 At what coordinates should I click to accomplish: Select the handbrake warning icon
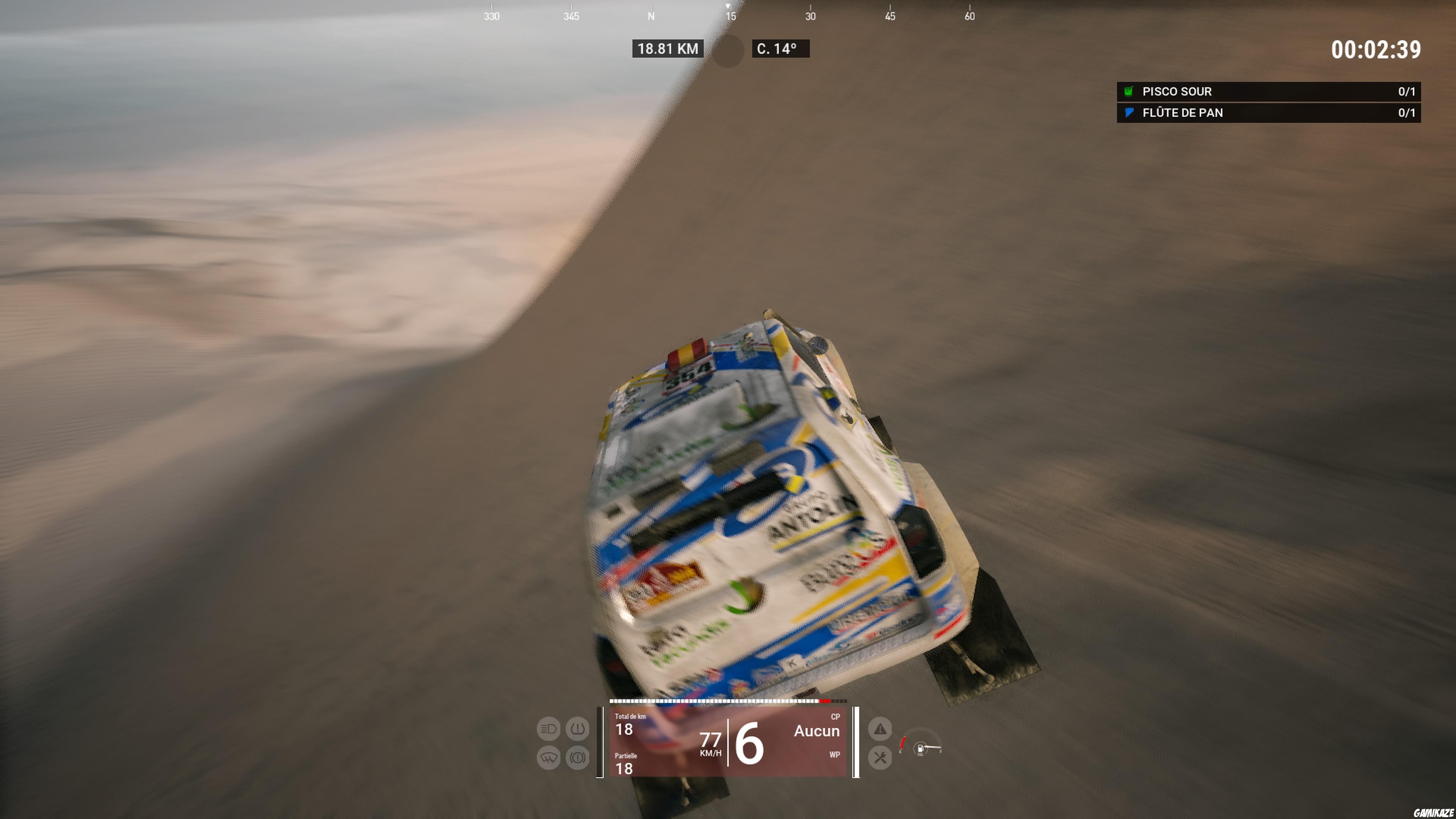[577, 758]
